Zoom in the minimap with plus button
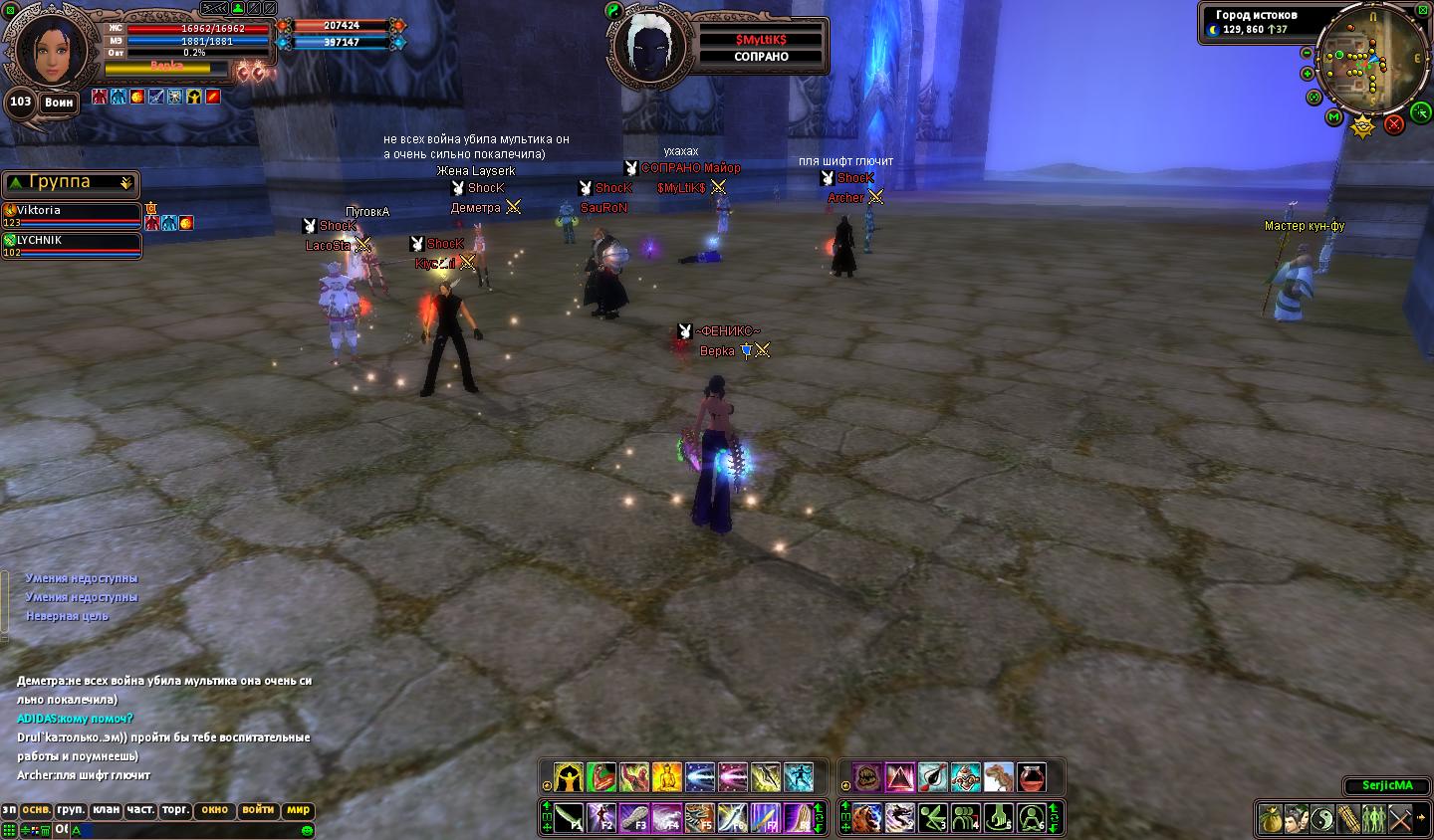The height and width of the screenshot is (840, 1434). click(x=1308, y=74)
